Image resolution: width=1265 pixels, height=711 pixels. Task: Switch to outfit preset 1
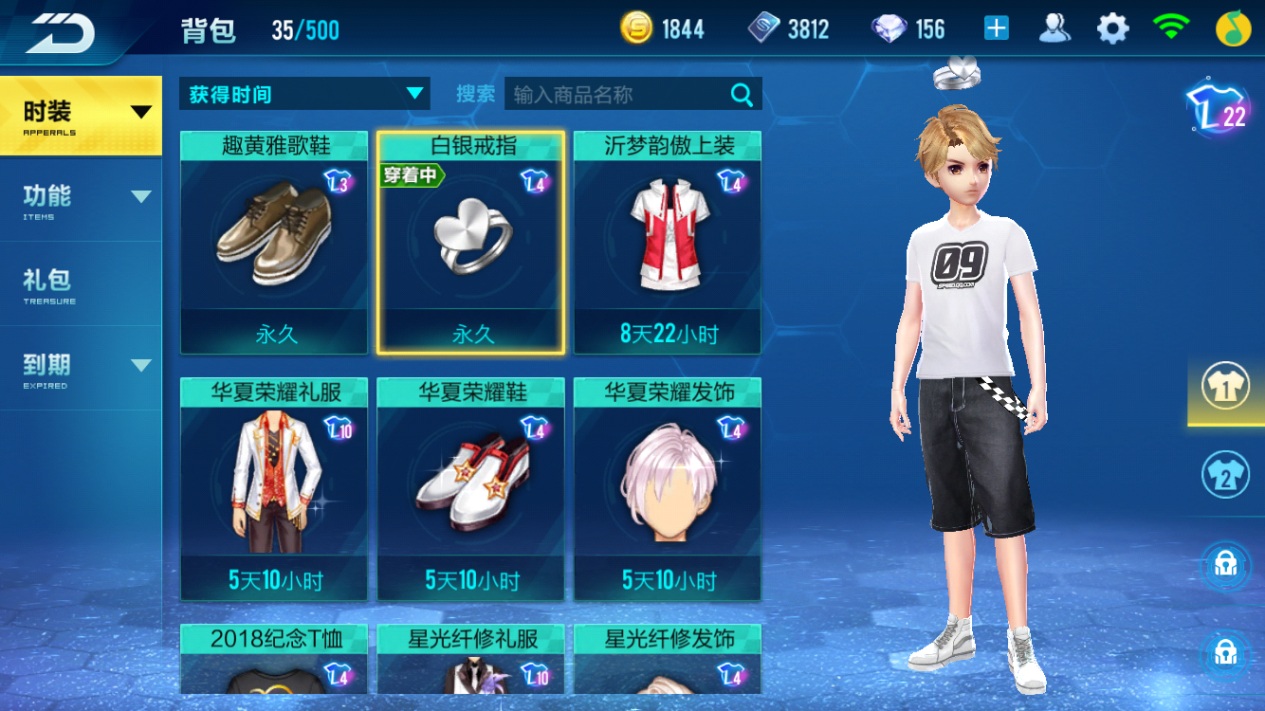point(1225,389)
